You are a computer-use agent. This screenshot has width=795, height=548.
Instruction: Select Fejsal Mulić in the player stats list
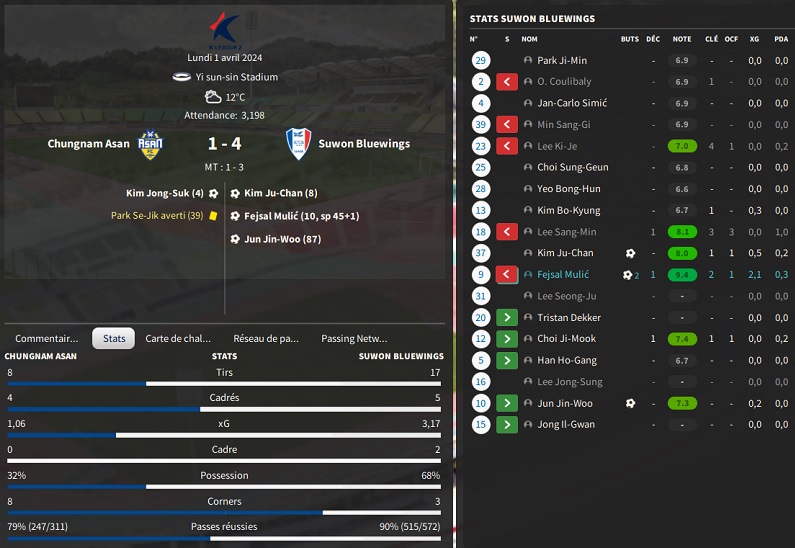[x=563, y=275]
